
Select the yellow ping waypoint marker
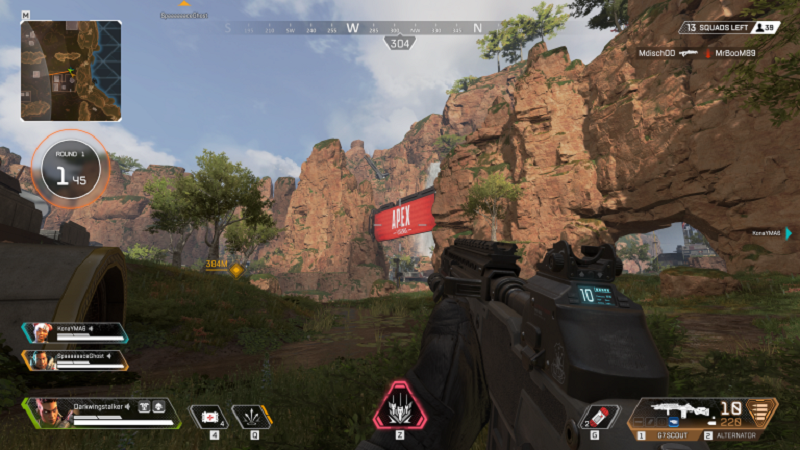[x=237, y=270]
